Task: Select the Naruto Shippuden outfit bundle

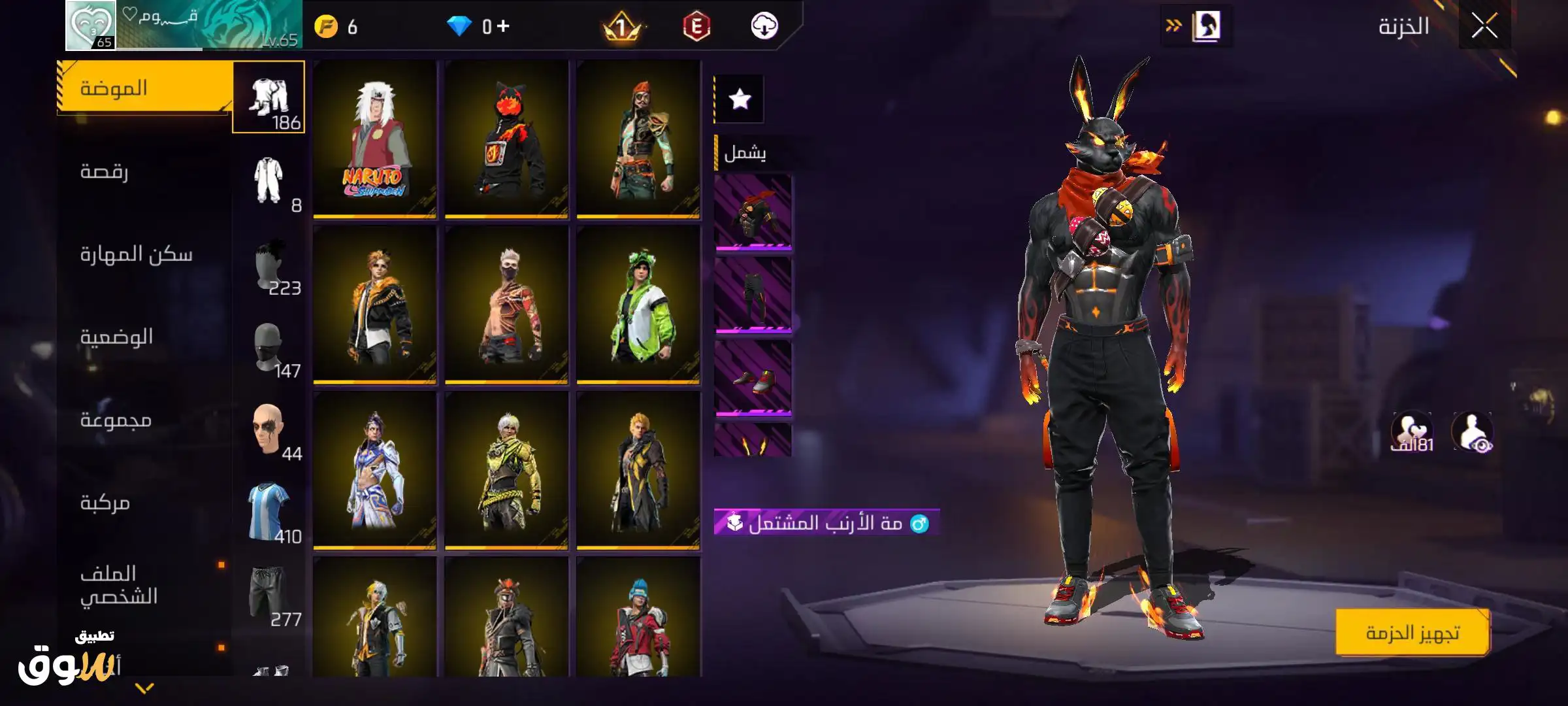Action: coord(374,139)
